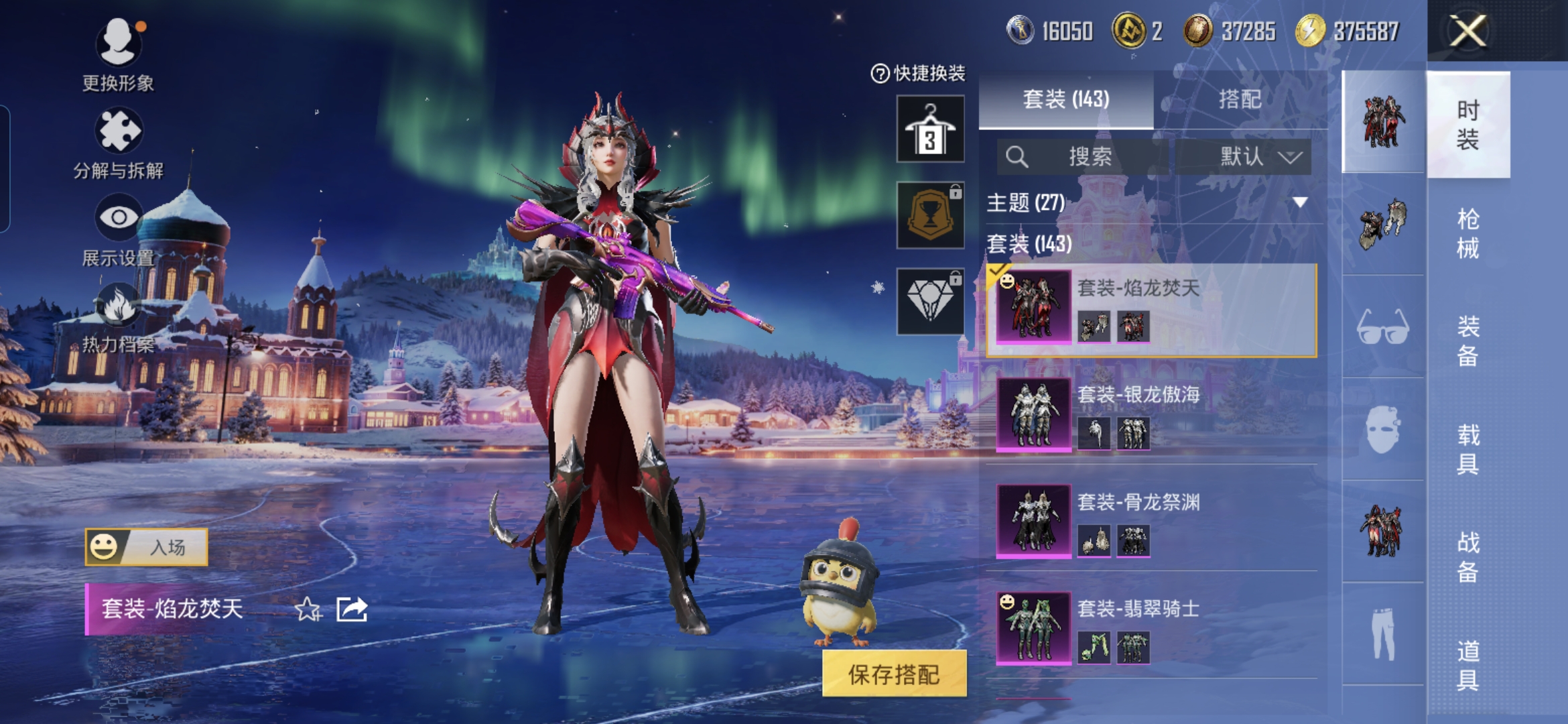Pick the 套装-翡翠骑士 outfit
This screenshot has height=724, width=1568.
[x=1153, y=627]
